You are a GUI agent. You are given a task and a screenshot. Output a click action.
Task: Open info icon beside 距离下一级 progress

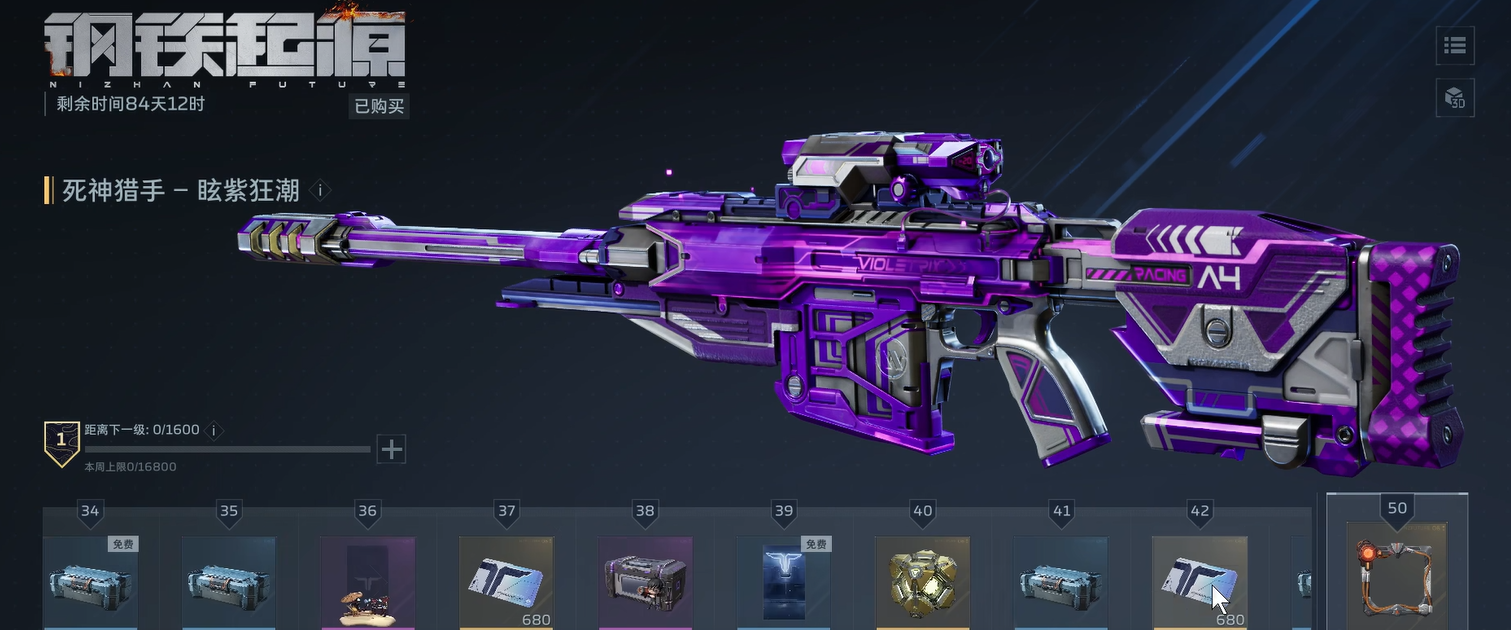(212, 430)
